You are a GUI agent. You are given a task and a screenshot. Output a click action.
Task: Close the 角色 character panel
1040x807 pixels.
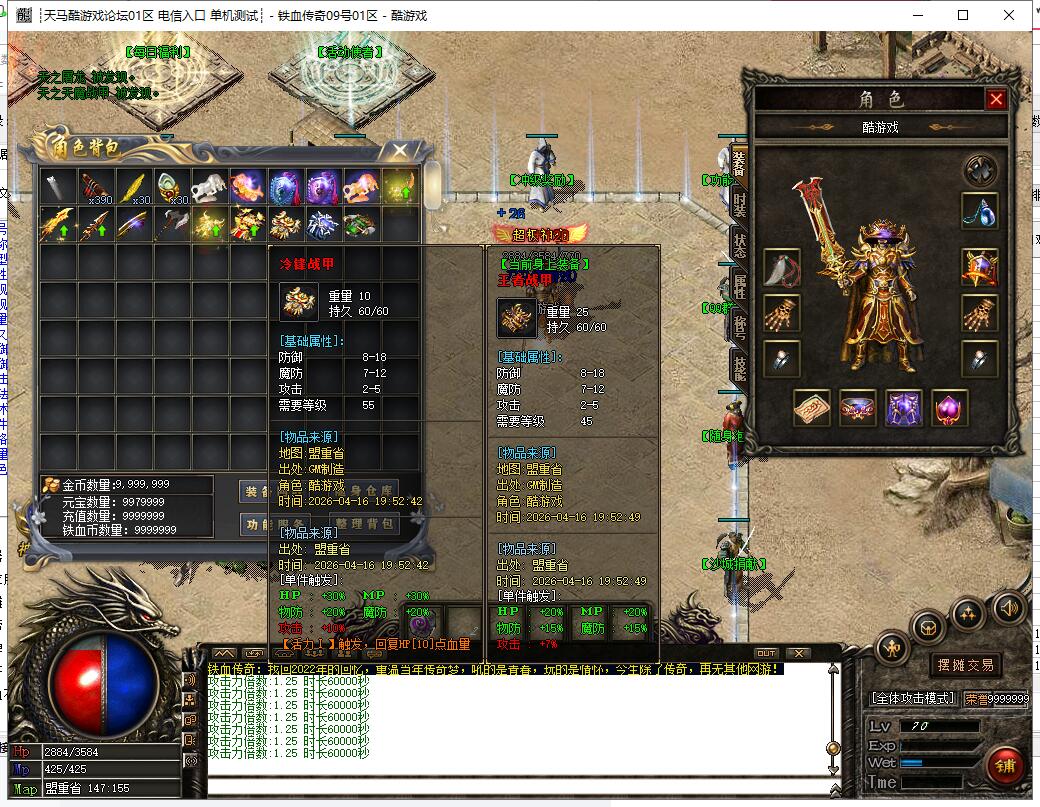coord(995,99)
